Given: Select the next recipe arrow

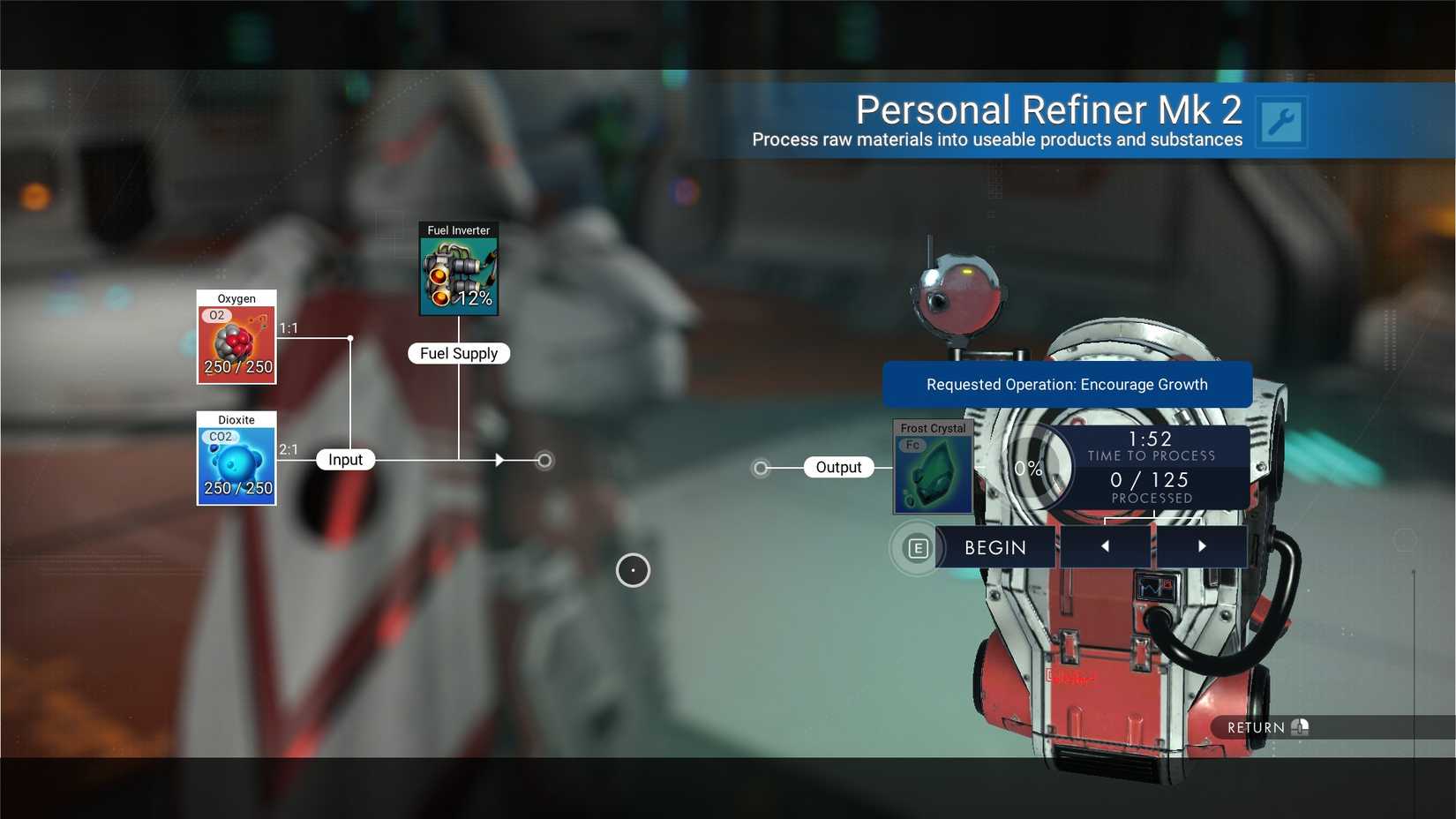Looking at the screenshot, I should (x=1202, y=546).
